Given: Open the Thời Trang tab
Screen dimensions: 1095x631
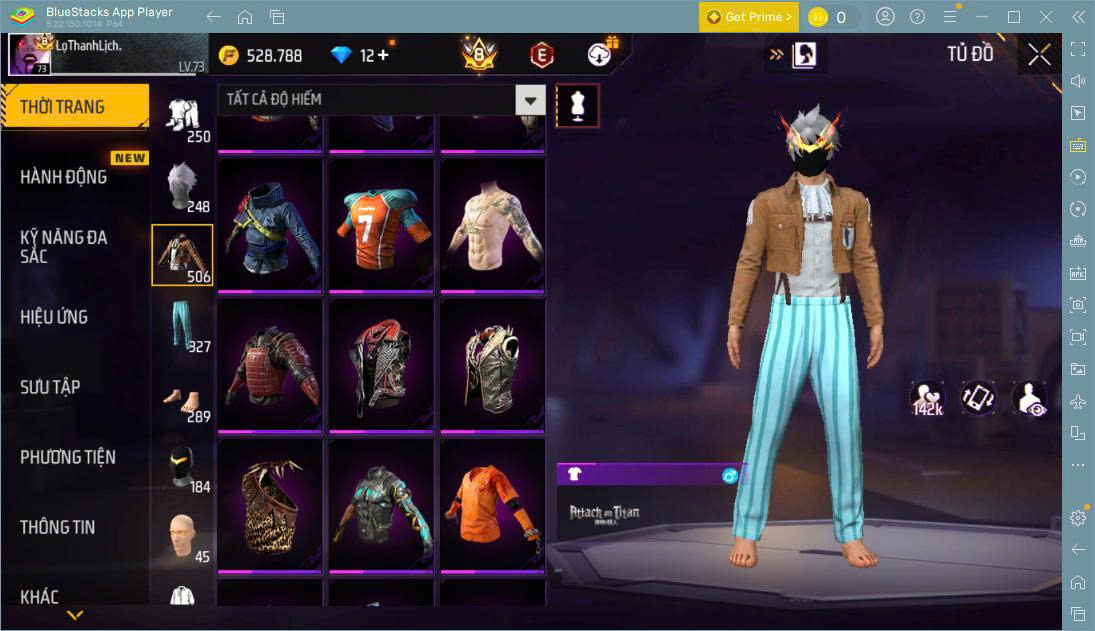Looking at the screenshot, I should (74, 107).
